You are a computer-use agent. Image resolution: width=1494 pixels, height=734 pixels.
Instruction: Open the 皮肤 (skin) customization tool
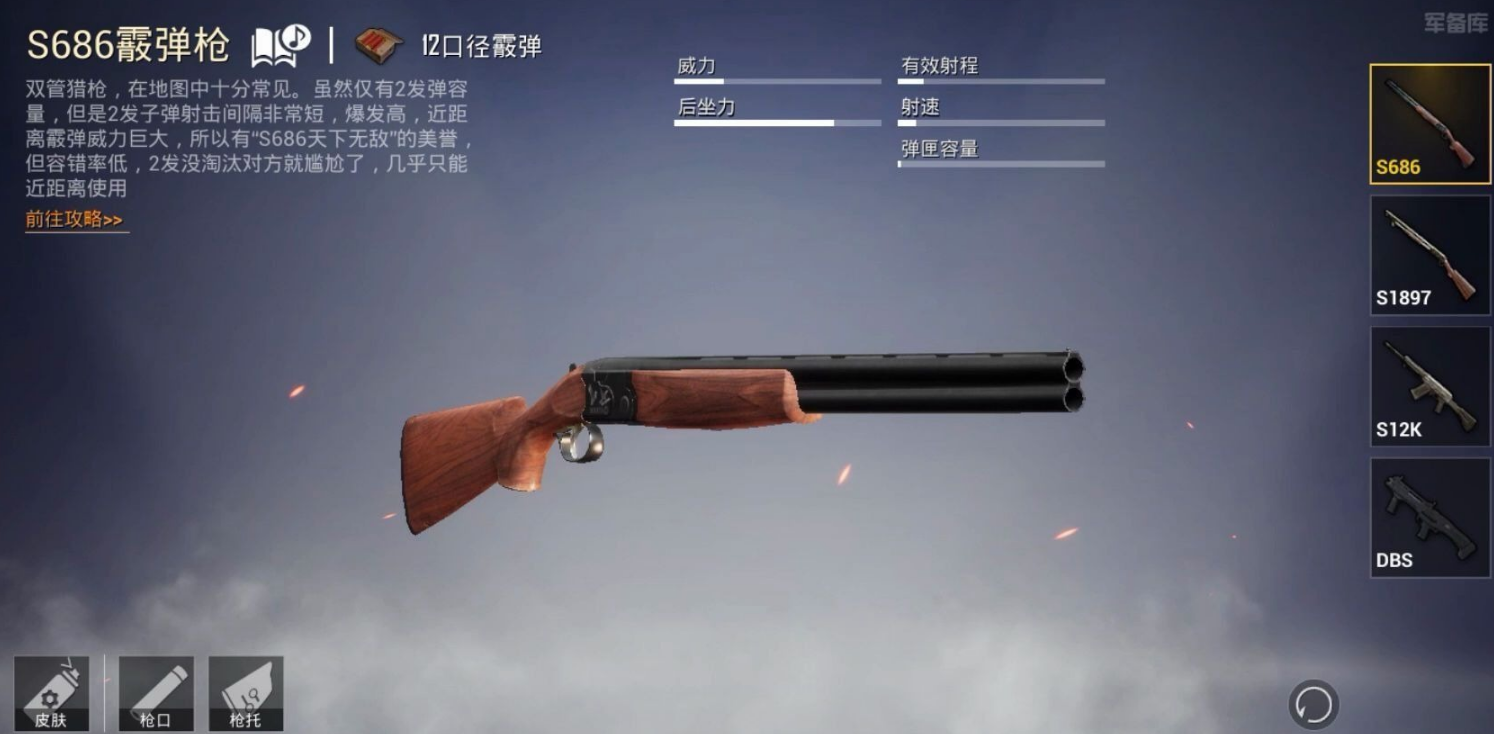coord(53,693)
